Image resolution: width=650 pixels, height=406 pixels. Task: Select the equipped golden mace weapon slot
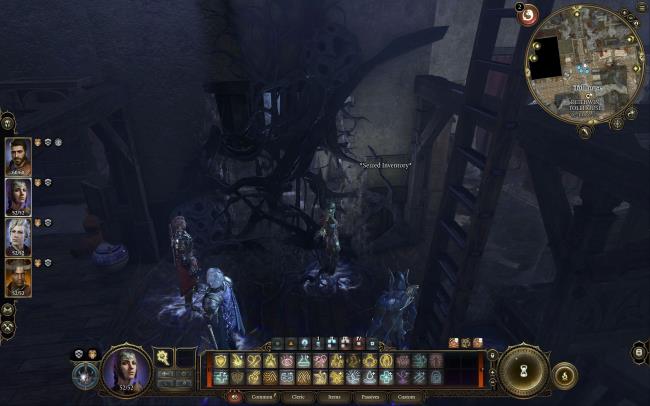pyautogui.click(x=160, y=357)
